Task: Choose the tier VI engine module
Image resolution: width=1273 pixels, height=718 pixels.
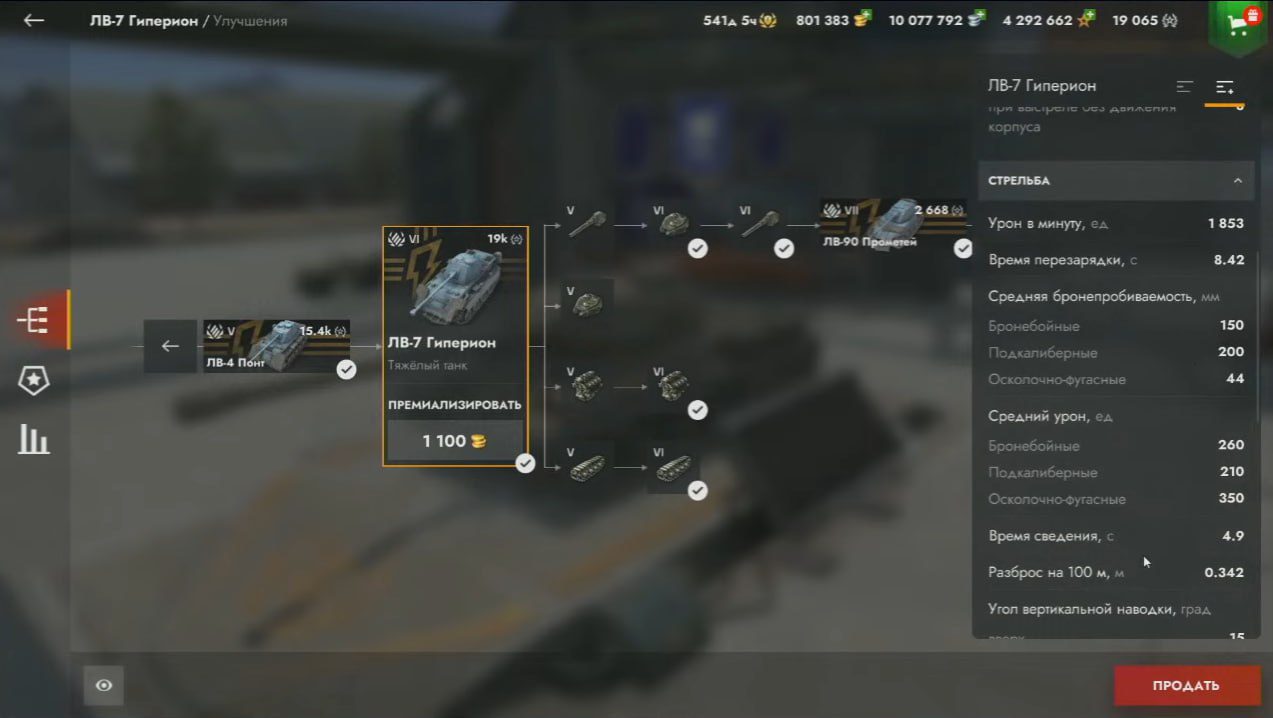Action: (674, 386)
